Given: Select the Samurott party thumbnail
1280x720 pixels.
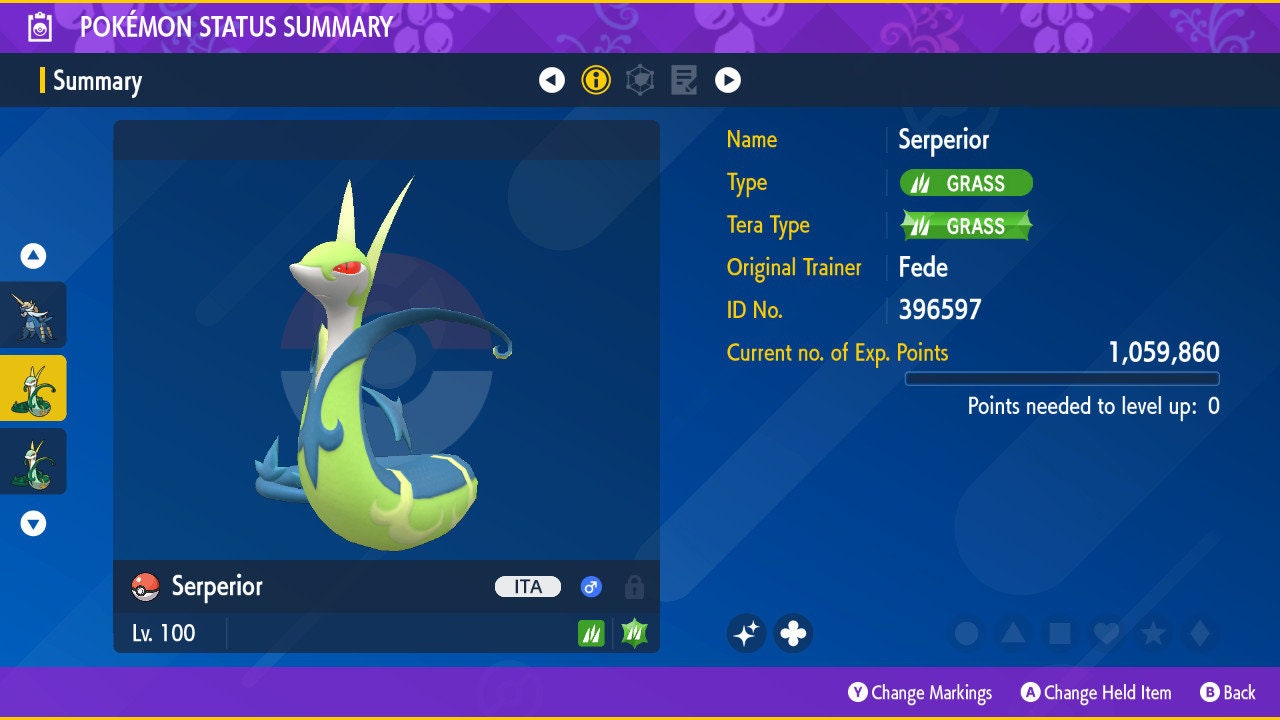Looking at the screenshot, I should (x=33, y=315).
